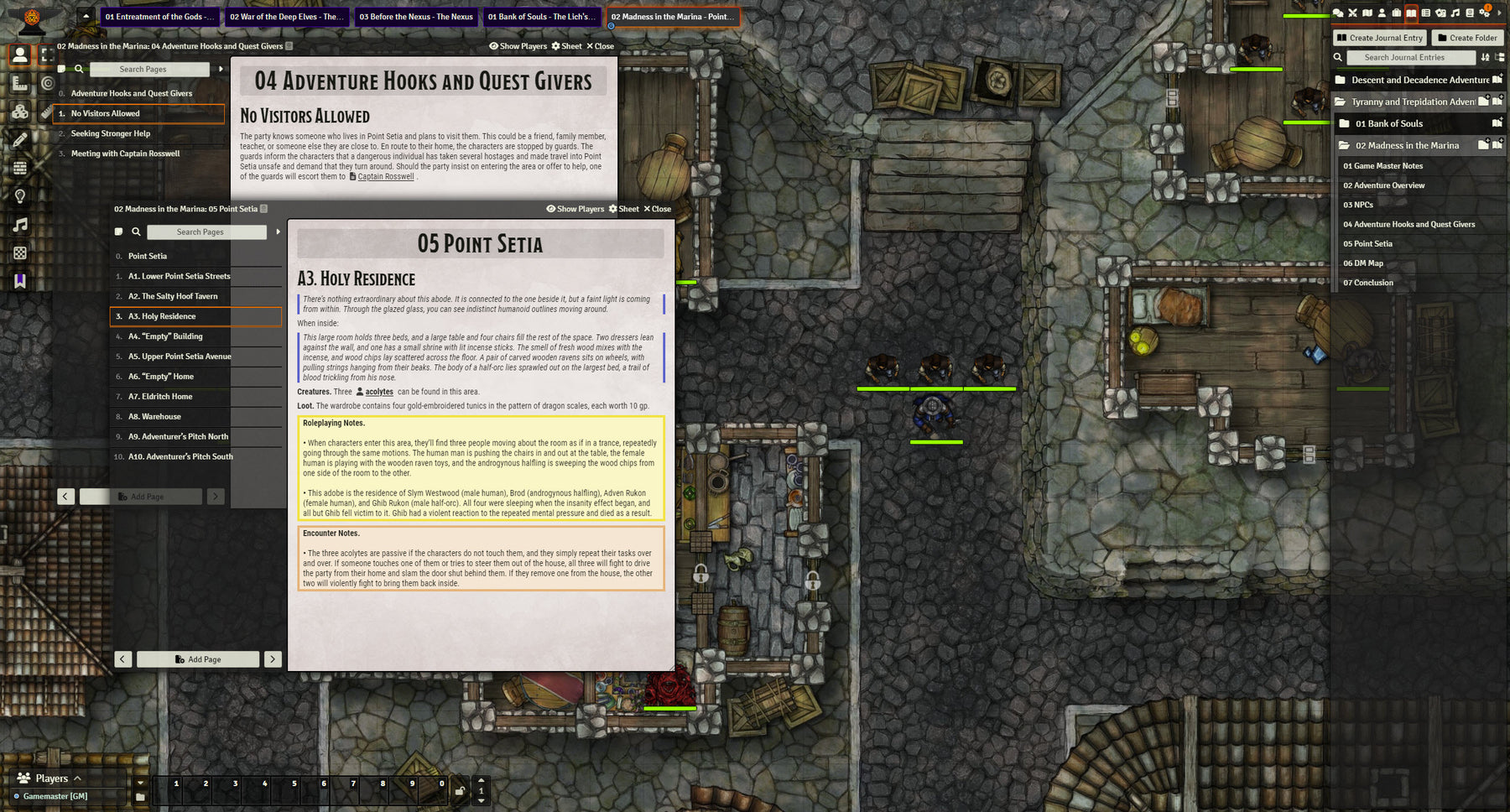The width and height of the screenshot is (1510, 812).
Task: Go to the next Point Setia page
Action: [x=273, y=659]
